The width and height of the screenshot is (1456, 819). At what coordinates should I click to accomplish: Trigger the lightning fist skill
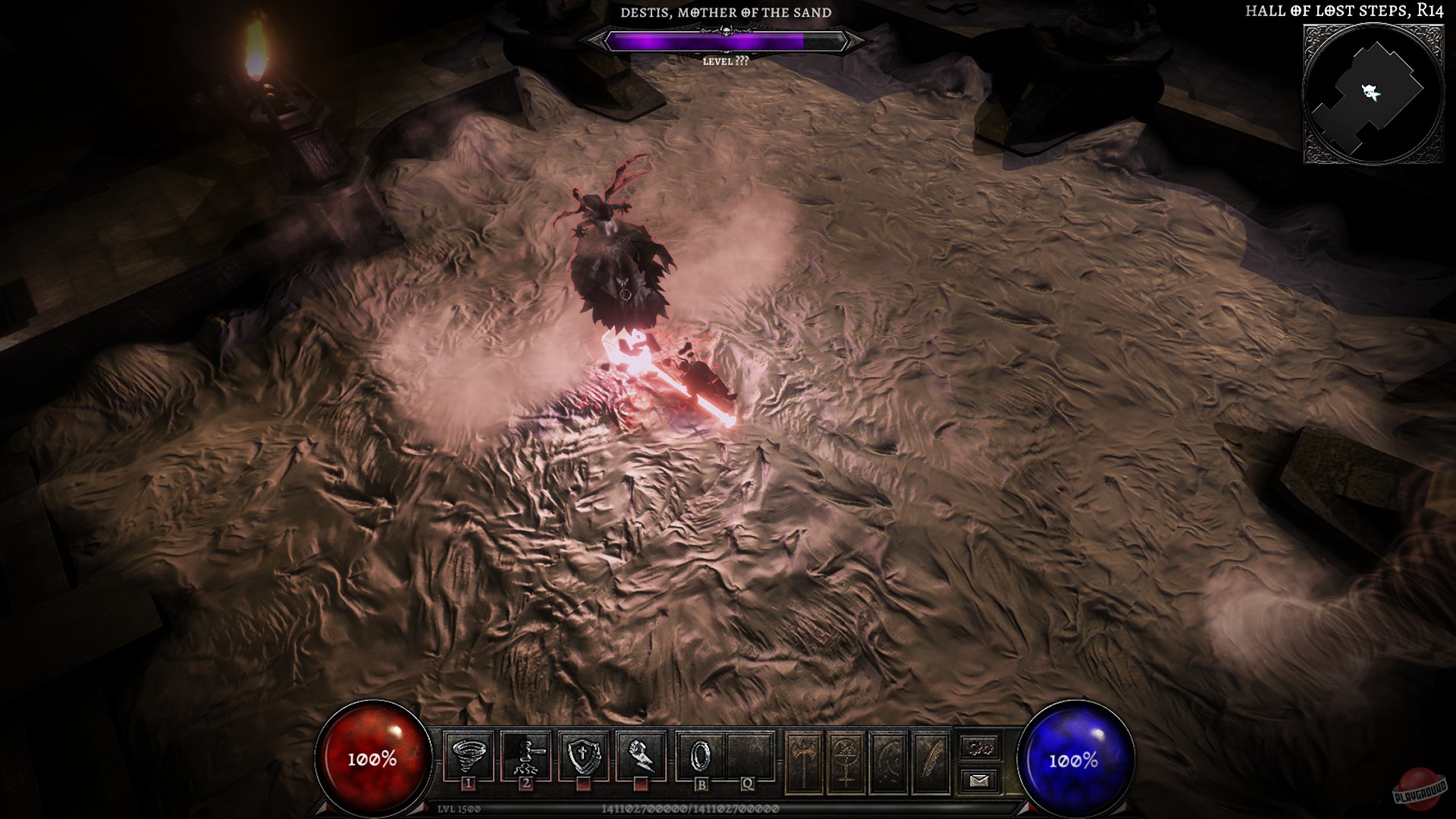(642, 755)
